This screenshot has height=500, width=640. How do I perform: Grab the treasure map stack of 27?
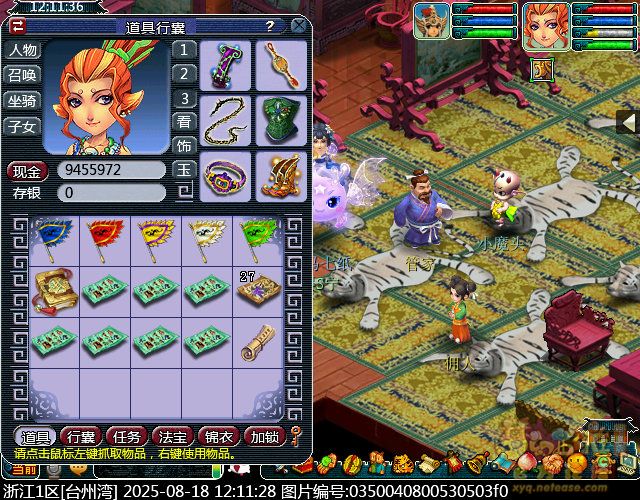click(x=258, y=289)
